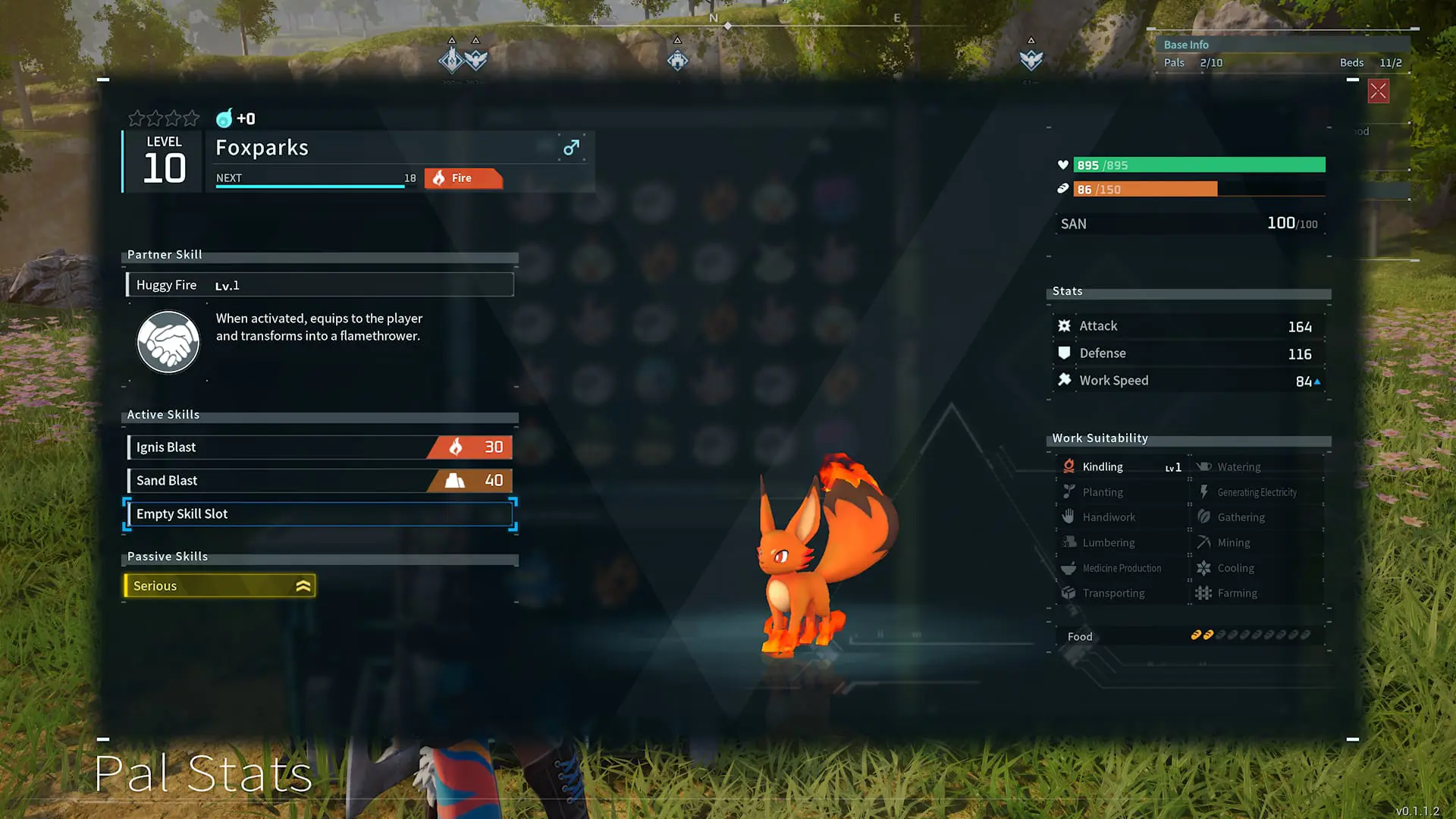Select the Pals 2/10 counter
1456x819 pixels.
click(x=1192, y=63)
